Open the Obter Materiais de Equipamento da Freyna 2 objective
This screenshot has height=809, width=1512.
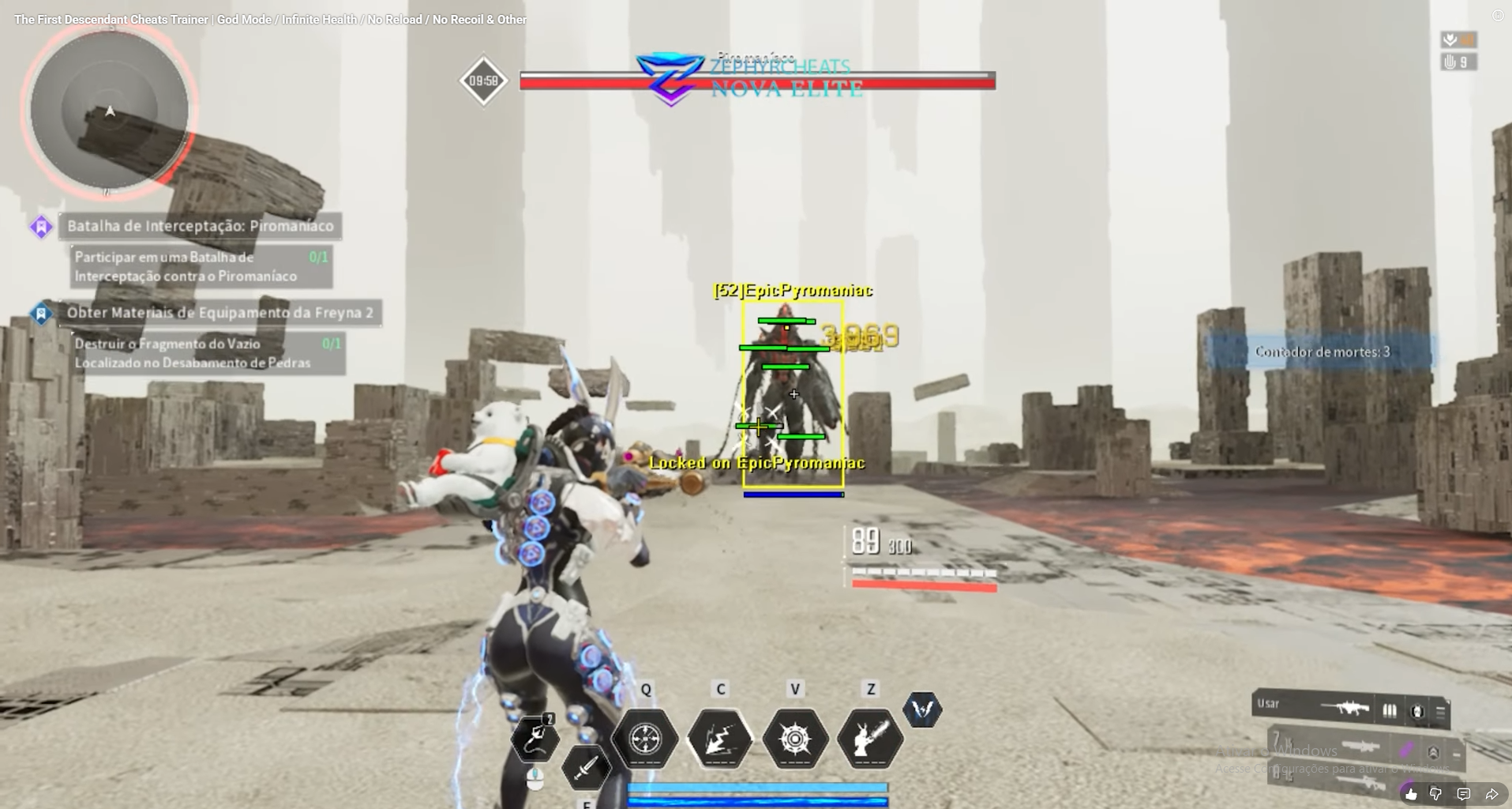click(x=219, y=313)
